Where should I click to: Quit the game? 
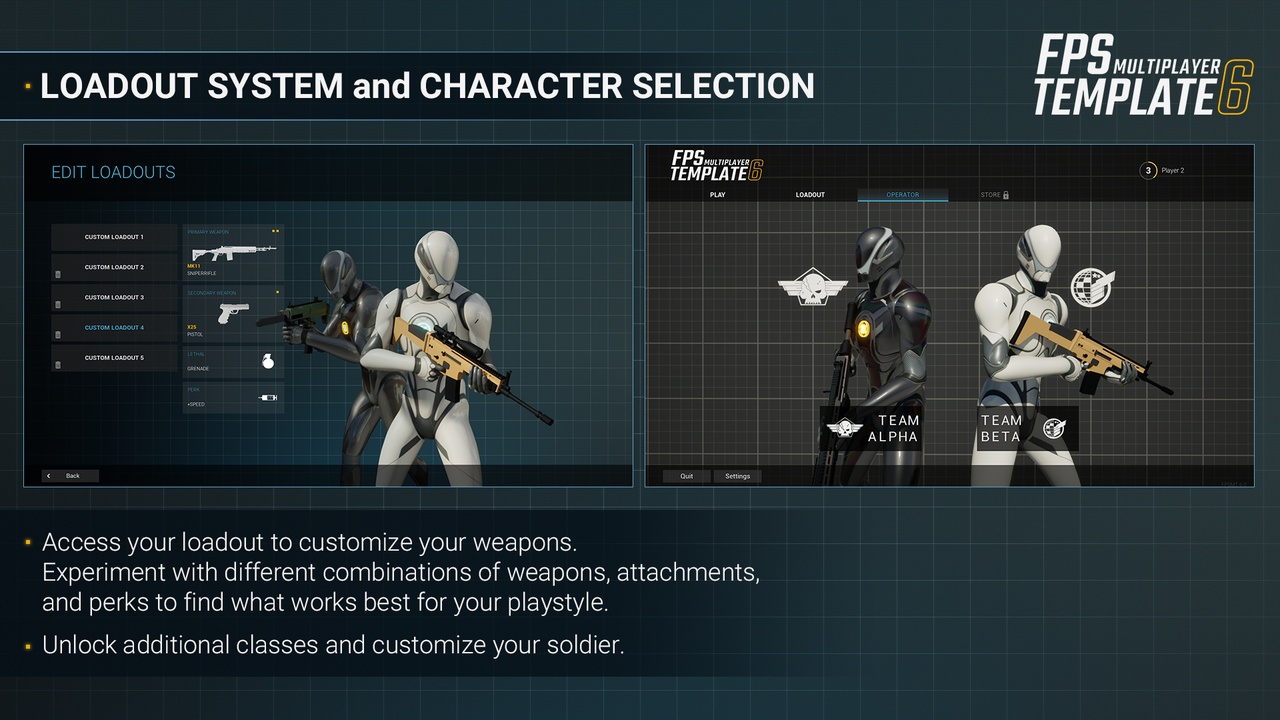687,476
